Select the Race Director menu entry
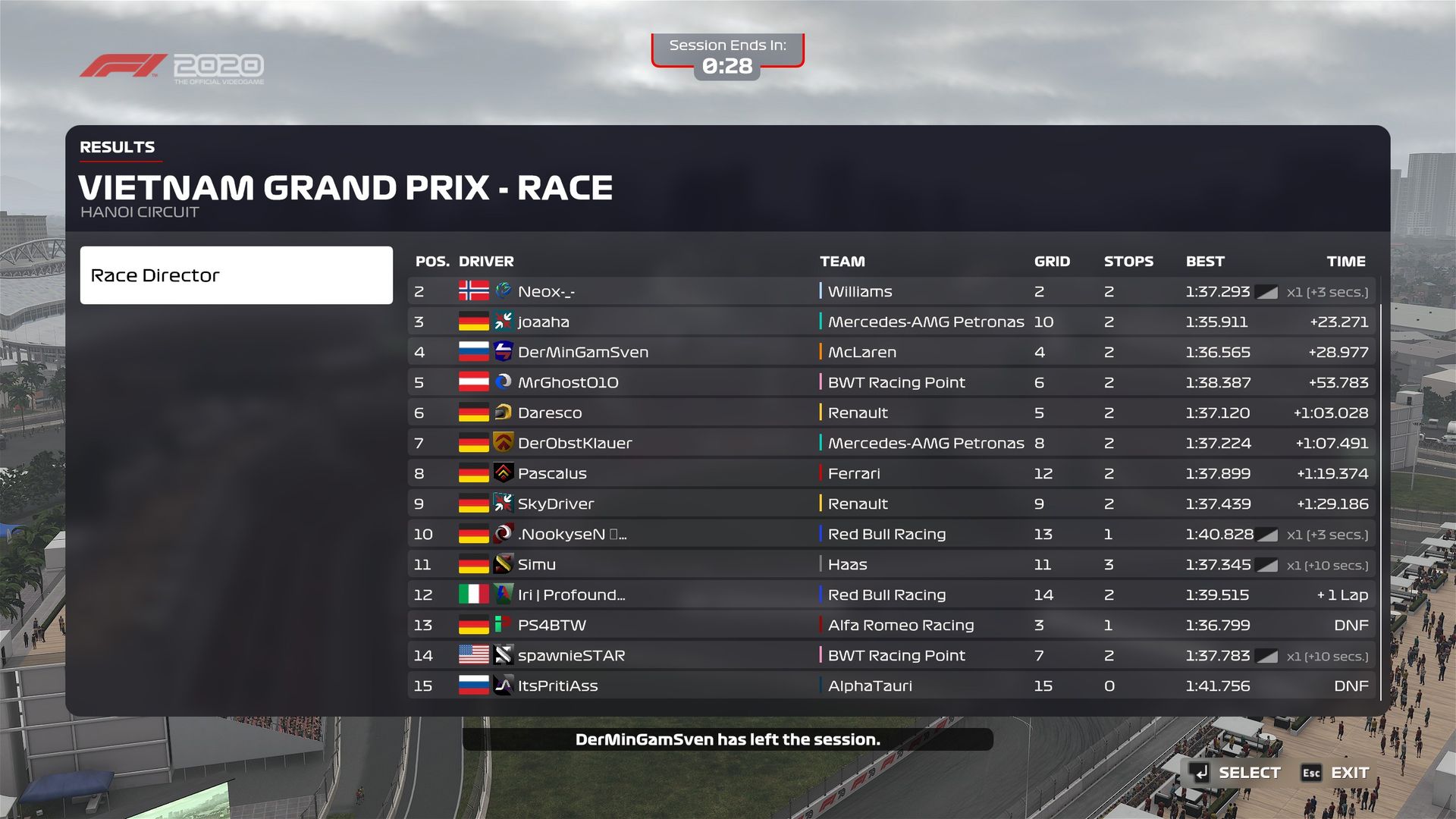This screenshot has height=819, width=1456. pyautogui.click(x=236, y=275)
